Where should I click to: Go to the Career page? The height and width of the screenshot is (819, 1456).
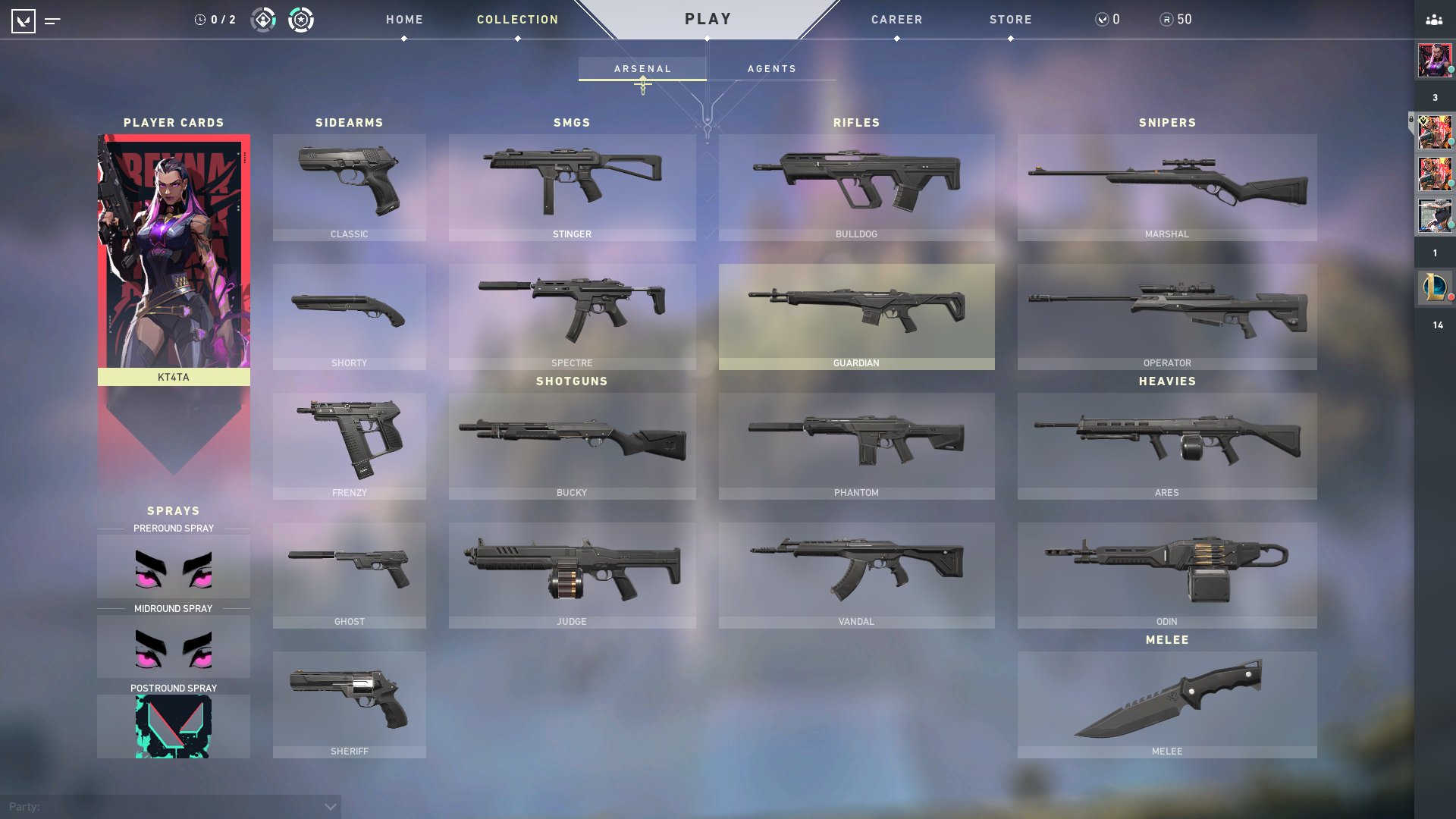(x=896, y=20)
